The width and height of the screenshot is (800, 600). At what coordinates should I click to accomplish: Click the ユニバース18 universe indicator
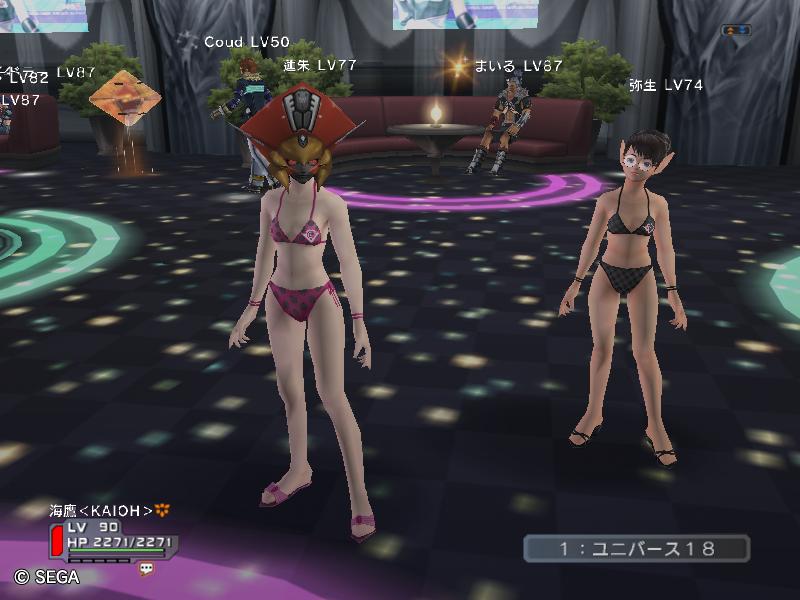(x=636, y=548)
